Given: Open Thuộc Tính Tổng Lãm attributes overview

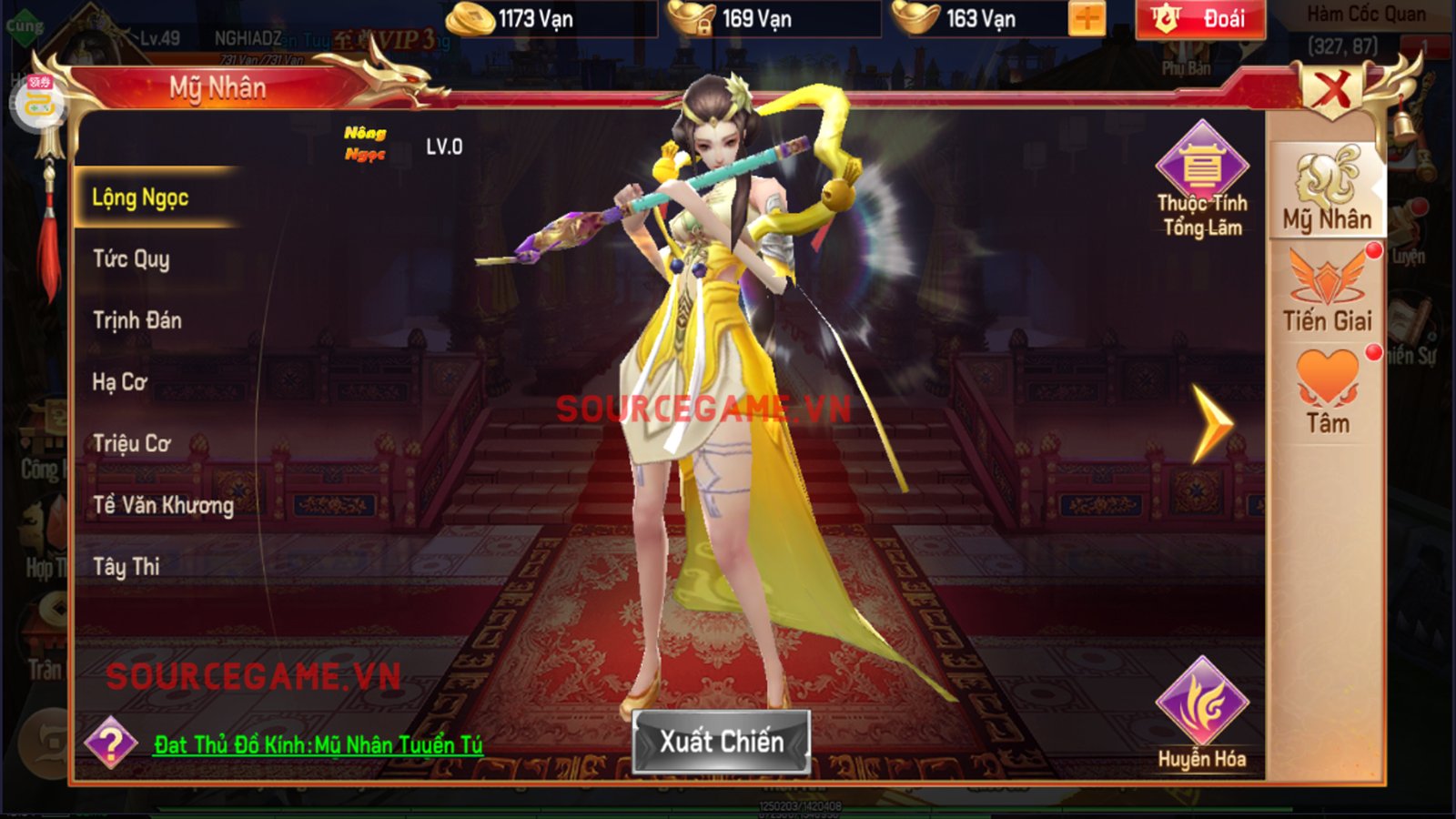Looking at the screenshot, I should pyautogui.click(x=1202, y=180).
